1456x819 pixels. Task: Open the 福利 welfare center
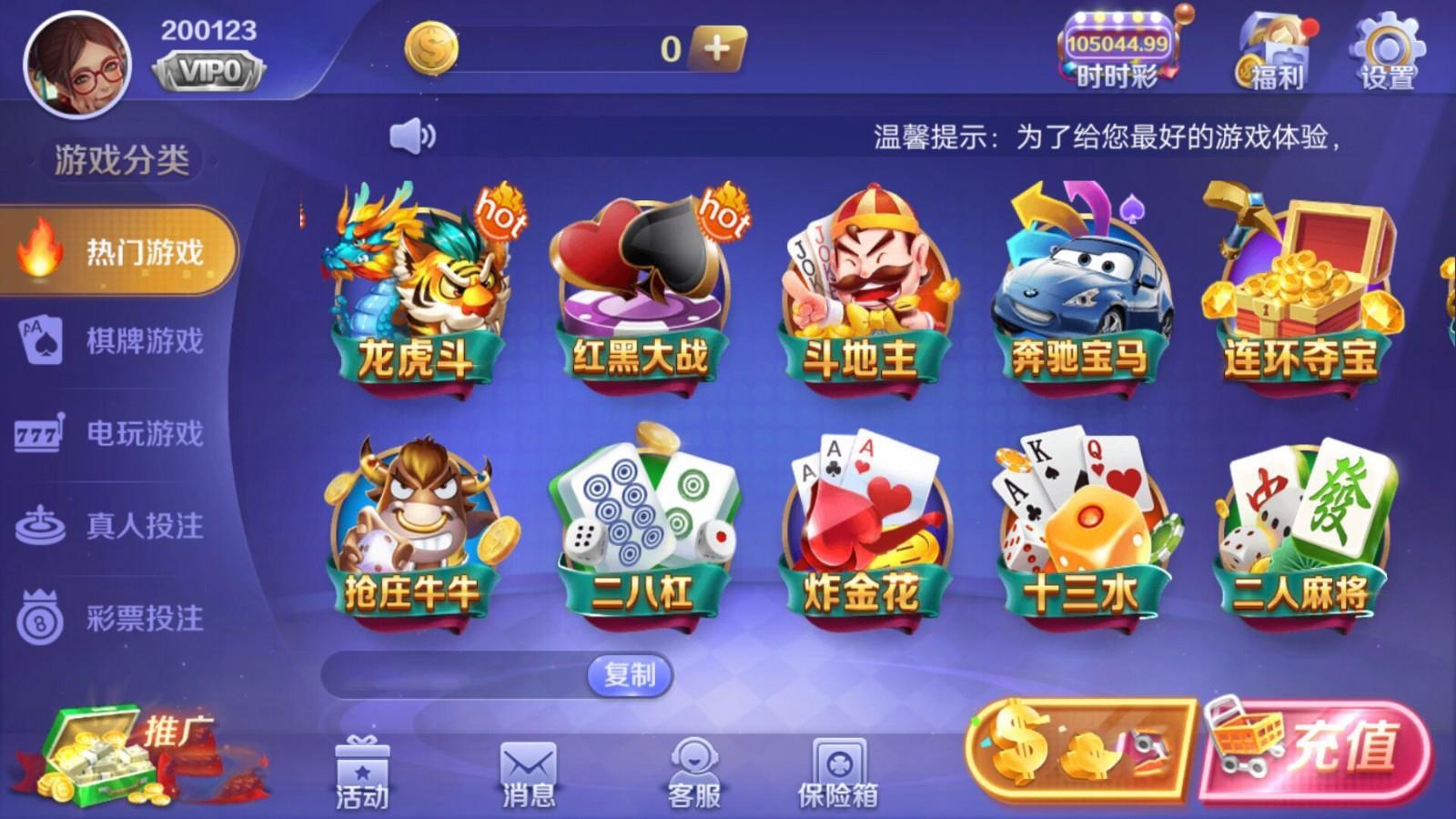pyautogui.click(x=1274, y=50)
